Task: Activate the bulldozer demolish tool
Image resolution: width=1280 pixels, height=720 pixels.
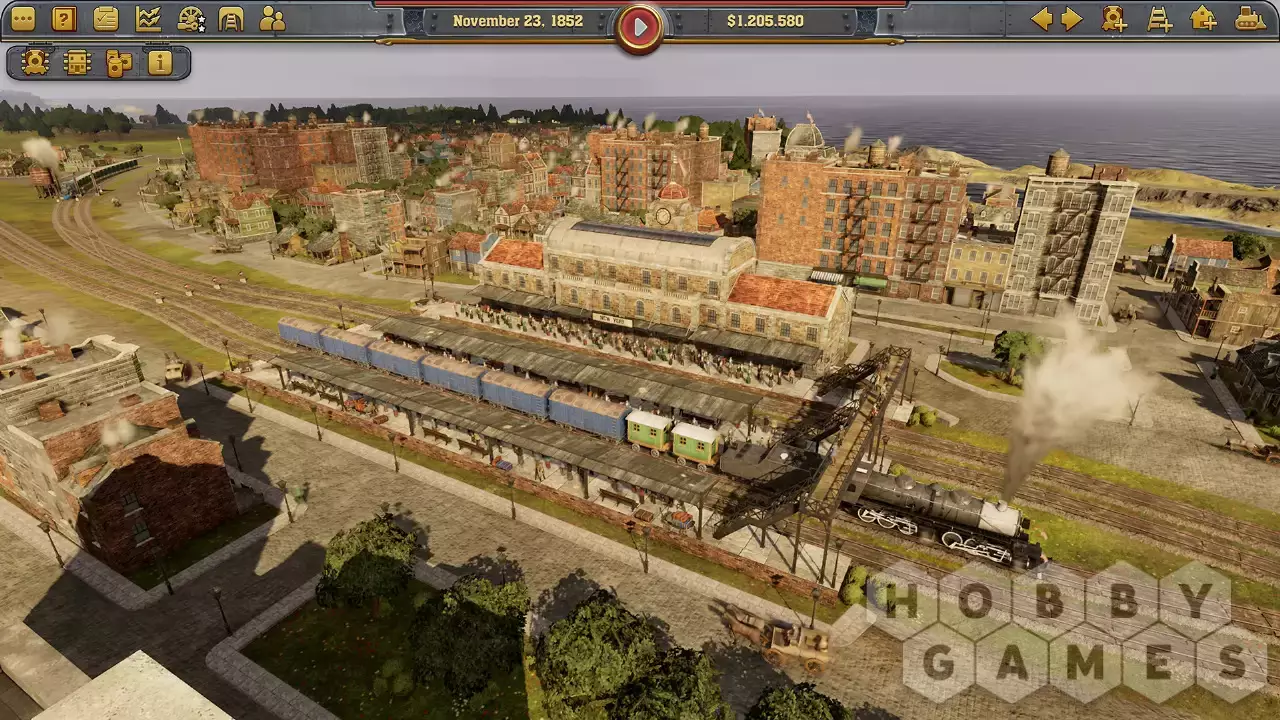Action: [x=1250, y=19]
